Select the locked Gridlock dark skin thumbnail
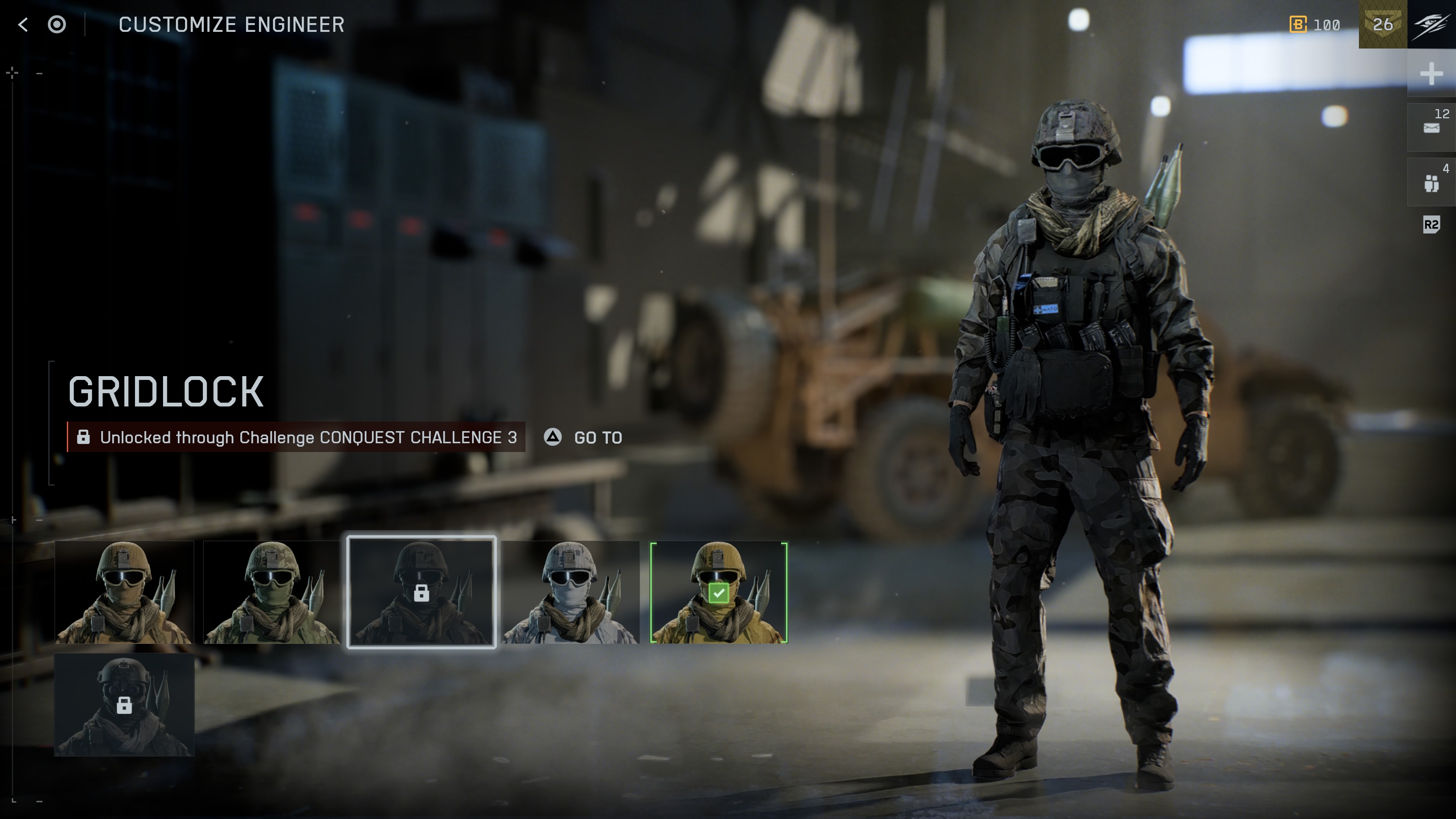The height and width of the screenshot is (819, 1456). click(422, 592)
